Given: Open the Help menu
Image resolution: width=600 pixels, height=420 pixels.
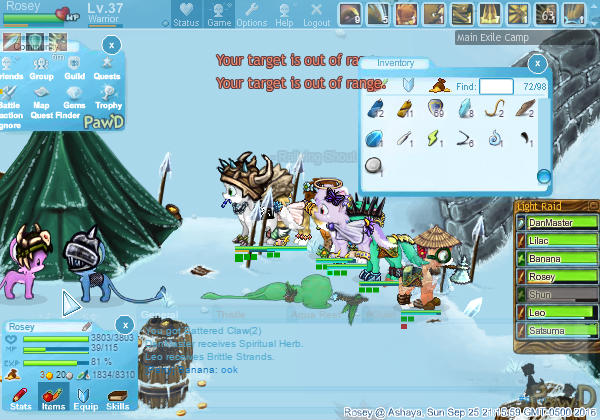Looking at the screenshot, I should (x=284, y=15).
